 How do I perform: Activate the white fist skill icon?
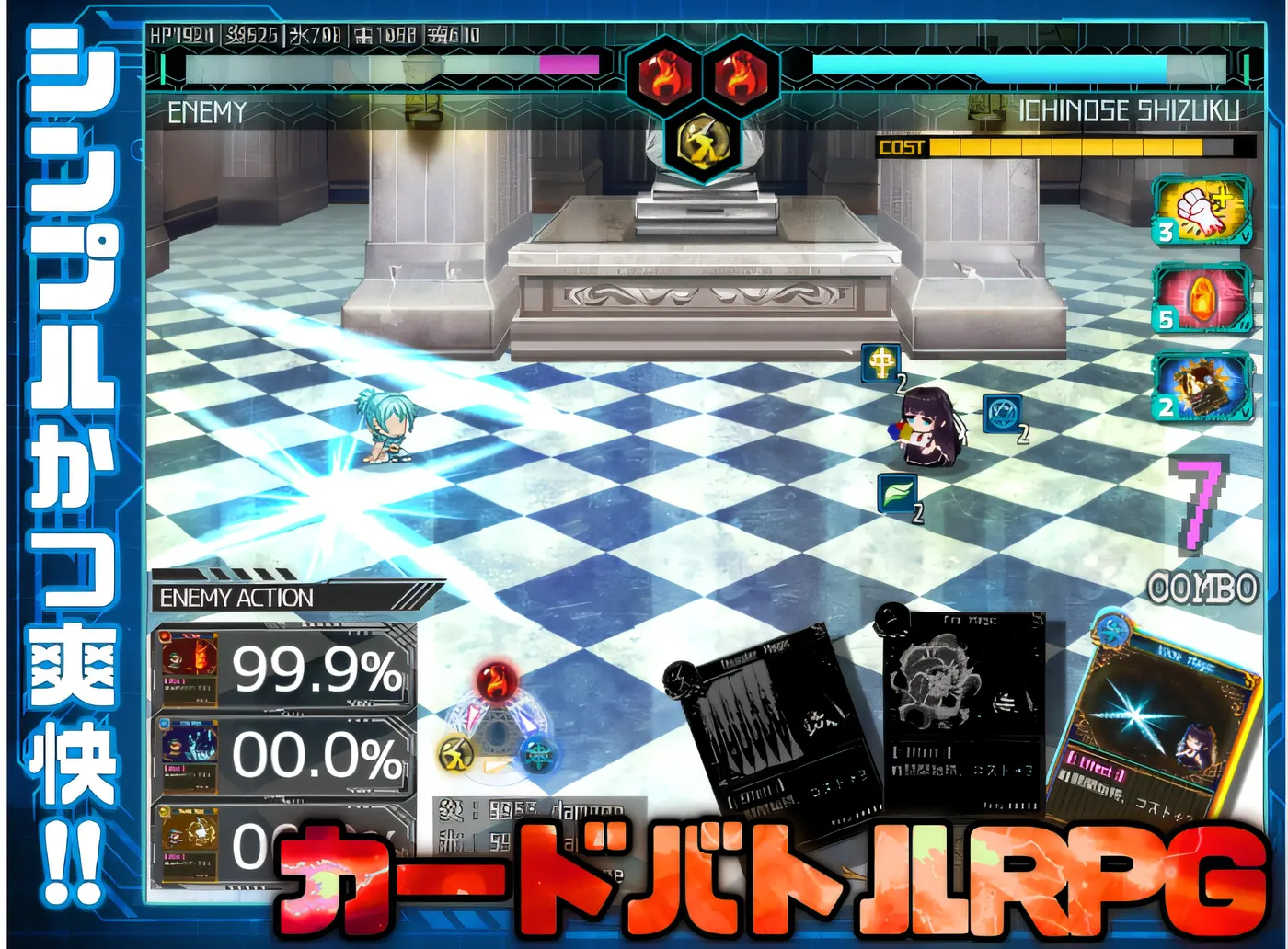(1202, 212)
